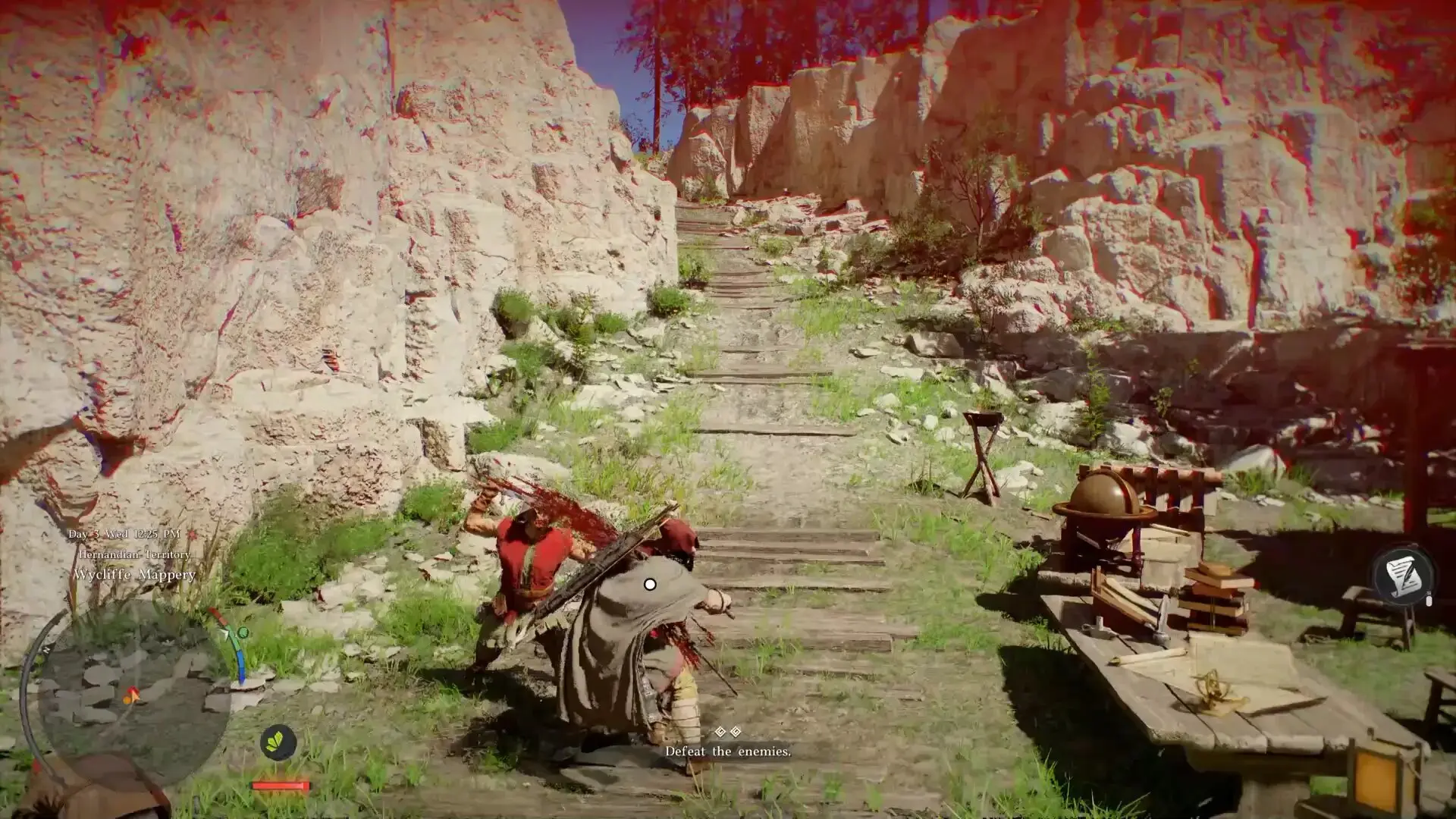Image resolution: width=1456 pixels, height=819 pixels.
Task: Open the quest scroll icon
Action: click(1403, 574)
